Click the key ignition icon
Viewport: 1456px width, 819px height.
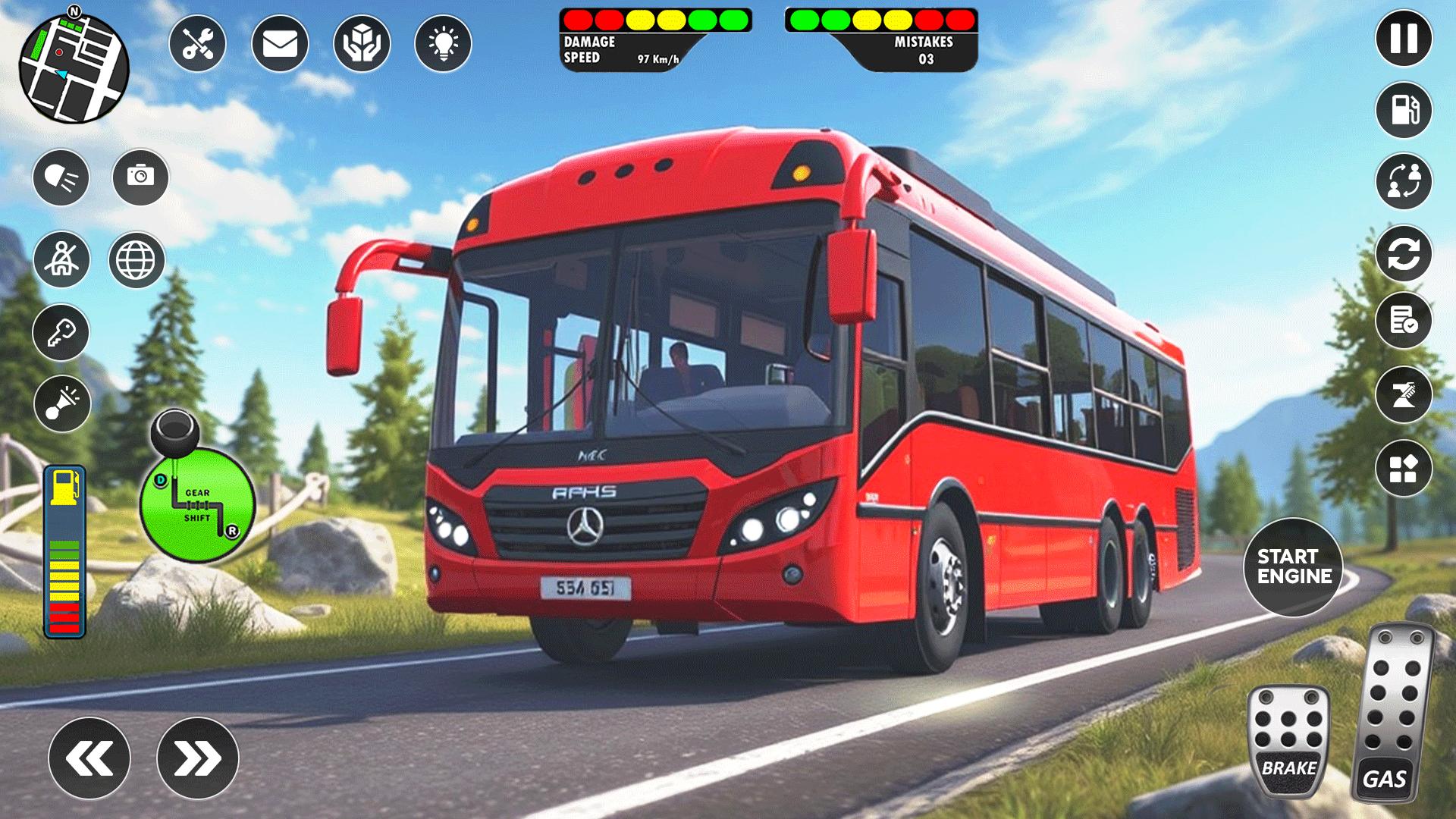[x=61, y=333]
